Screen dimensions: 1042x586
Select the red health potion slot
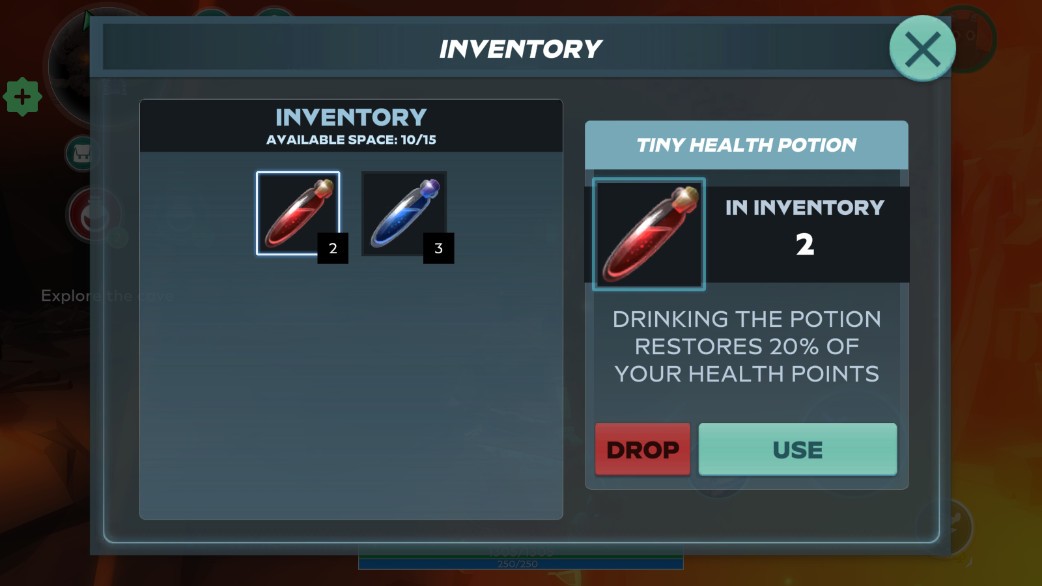[x=298, y=213]
